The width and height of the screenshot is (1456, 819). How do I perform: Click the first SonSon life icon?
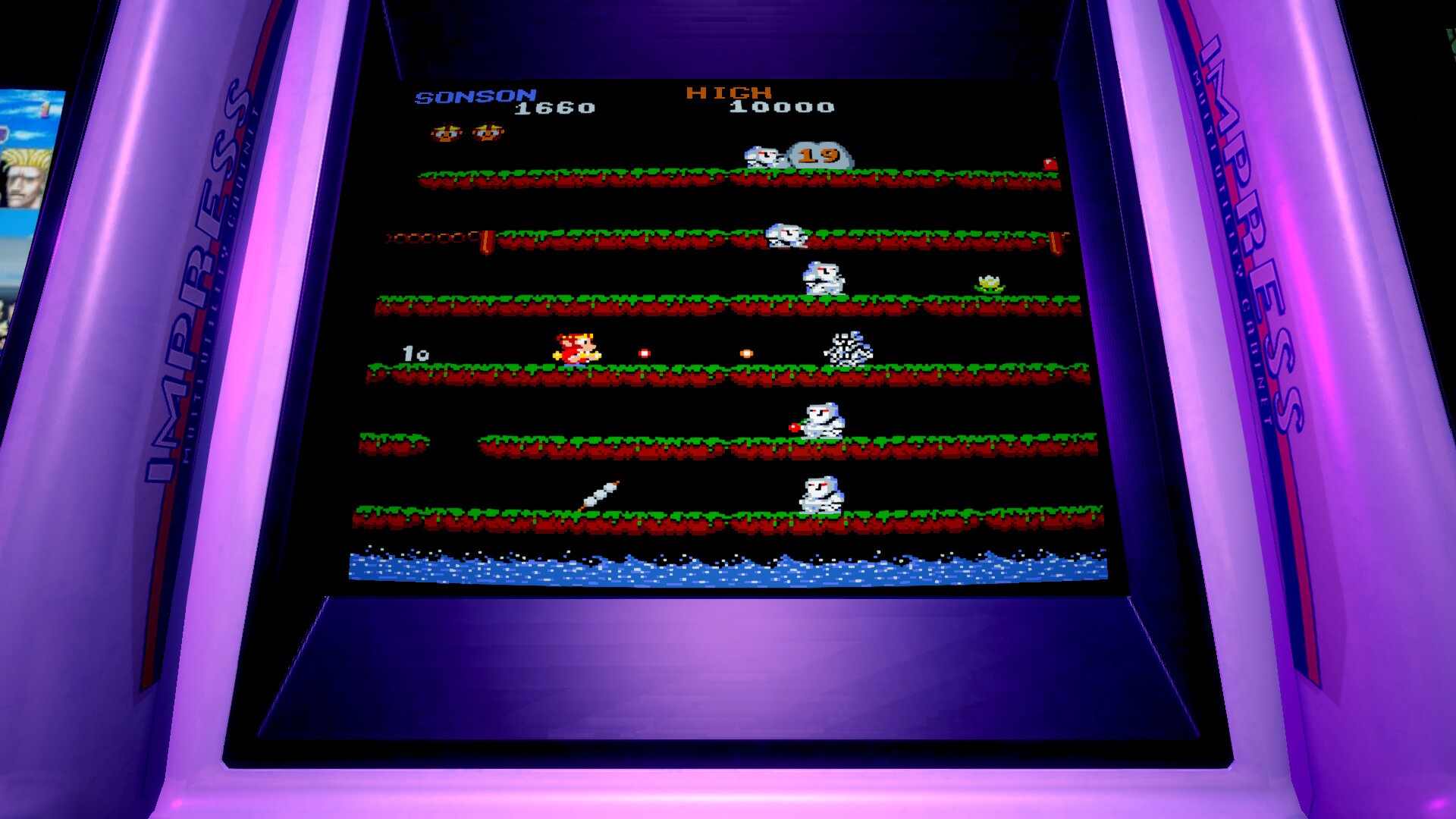(x=446, y=130)
